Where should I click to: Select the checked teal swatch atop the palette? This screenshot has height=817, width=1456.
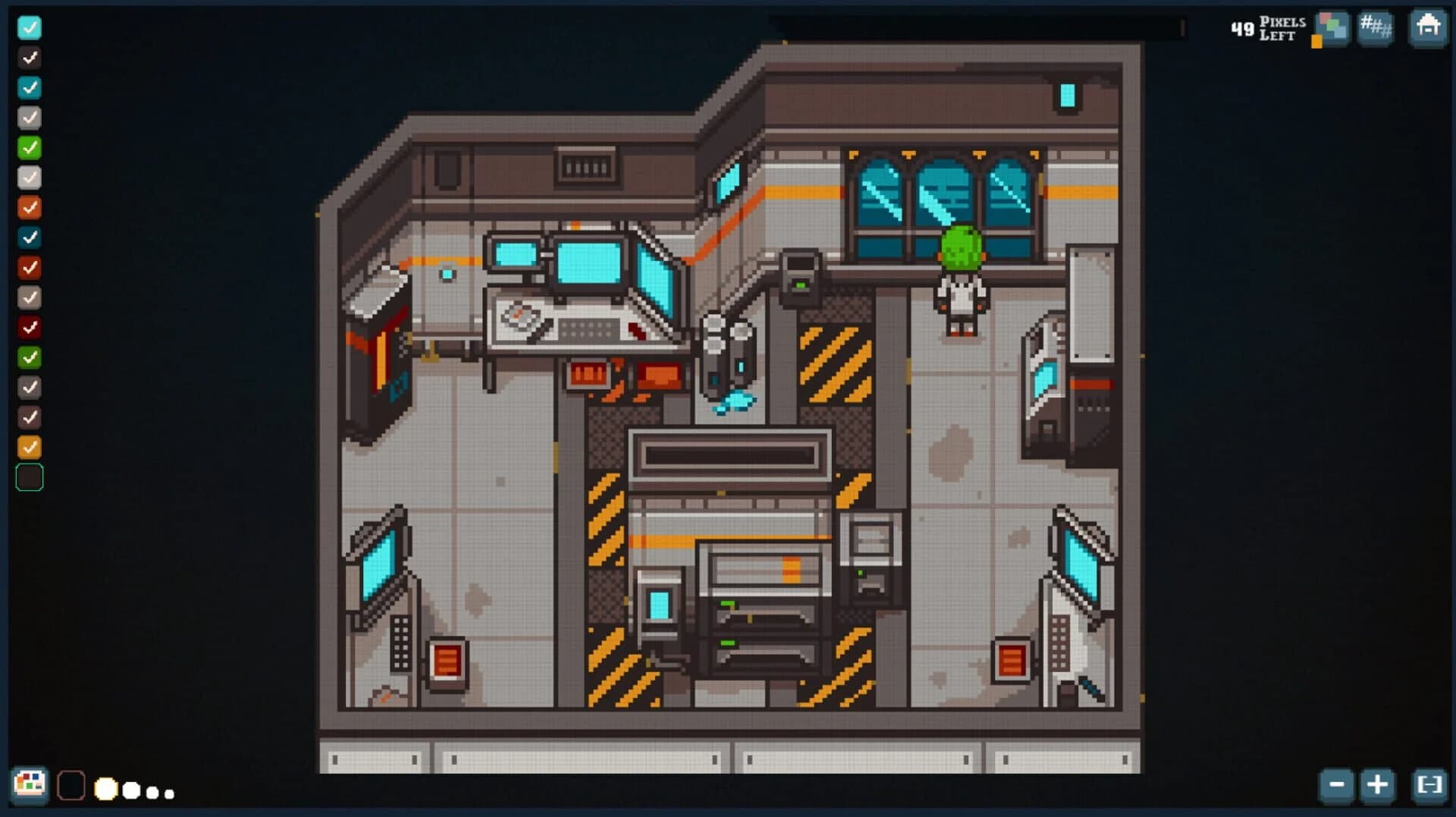(30, 28)
